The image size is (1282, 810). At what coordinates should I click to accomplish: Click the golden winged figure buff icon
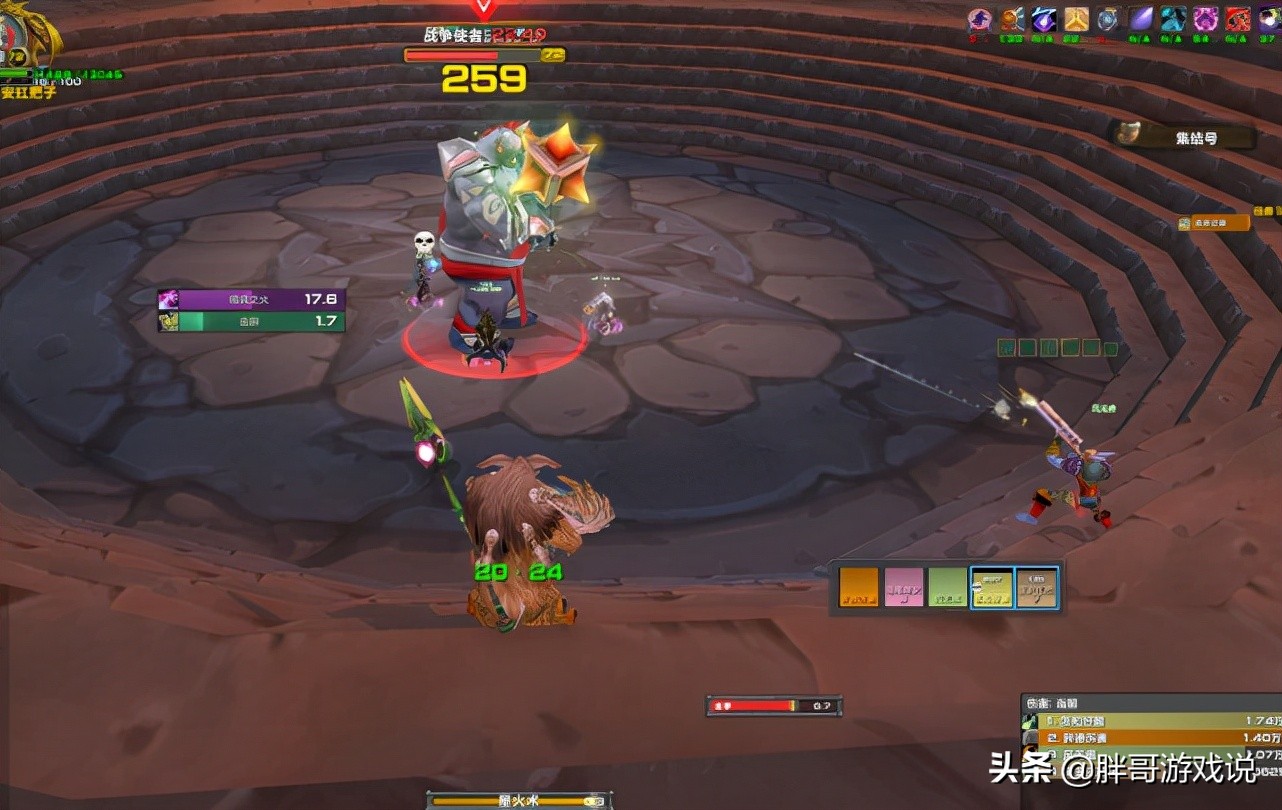coord(1076,19)
